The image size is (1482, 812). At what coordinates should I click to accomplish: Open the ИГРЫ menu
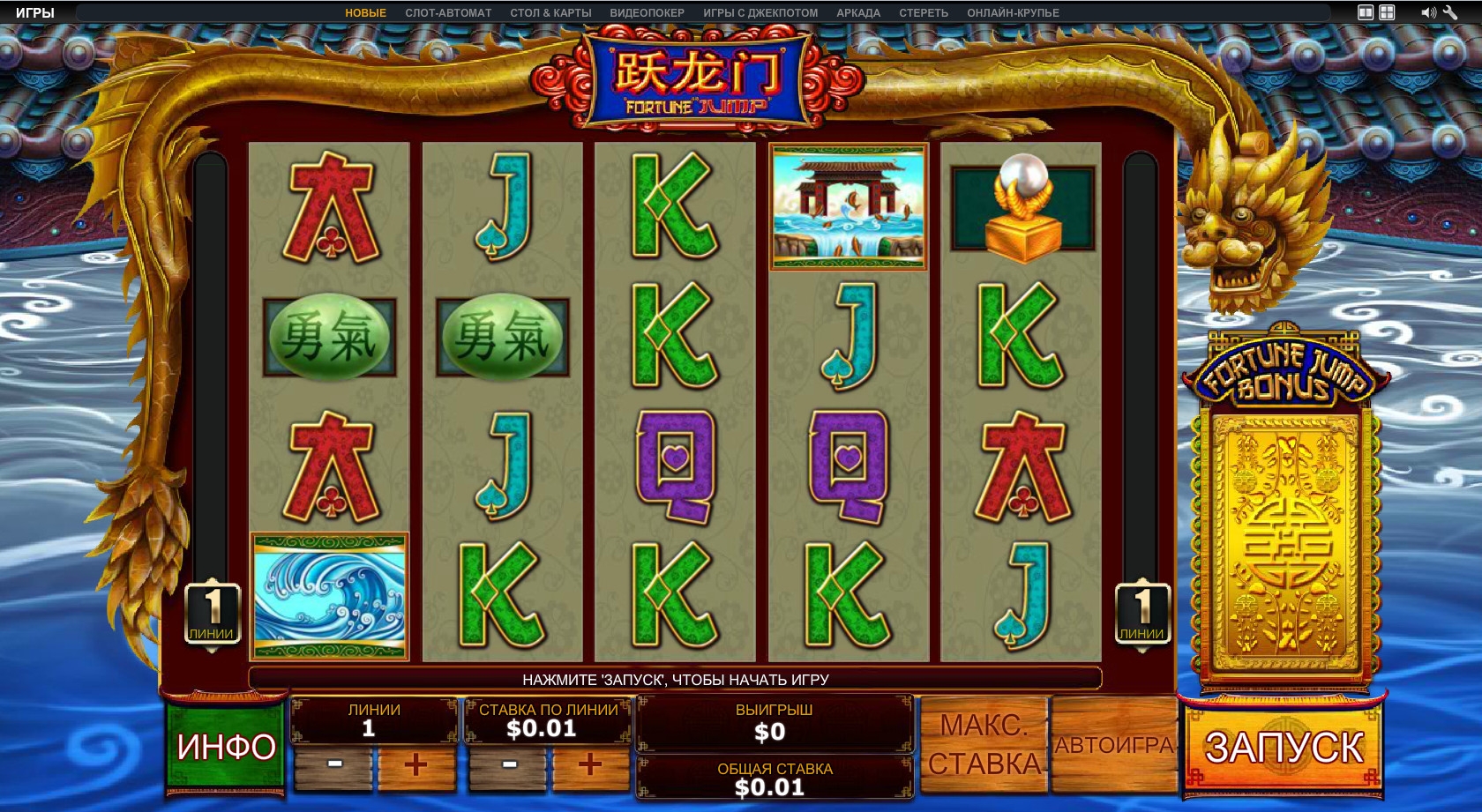pyautogui.click(x=35, y=12)
